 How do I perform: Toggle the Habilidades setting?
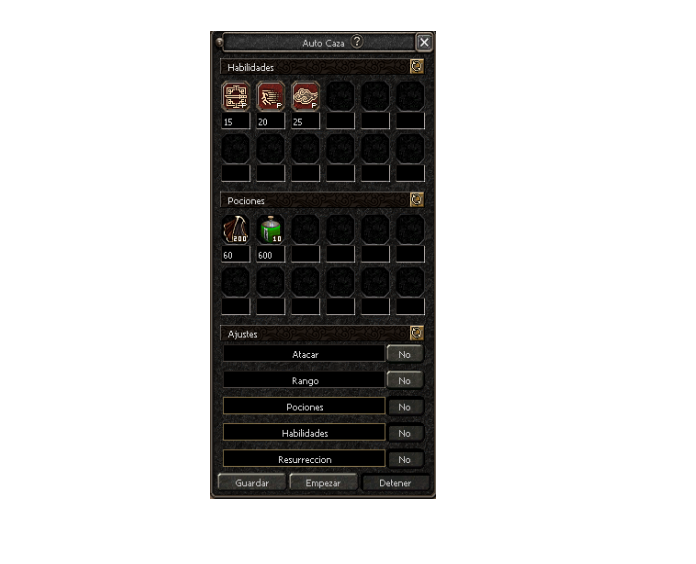pos(404,433)
